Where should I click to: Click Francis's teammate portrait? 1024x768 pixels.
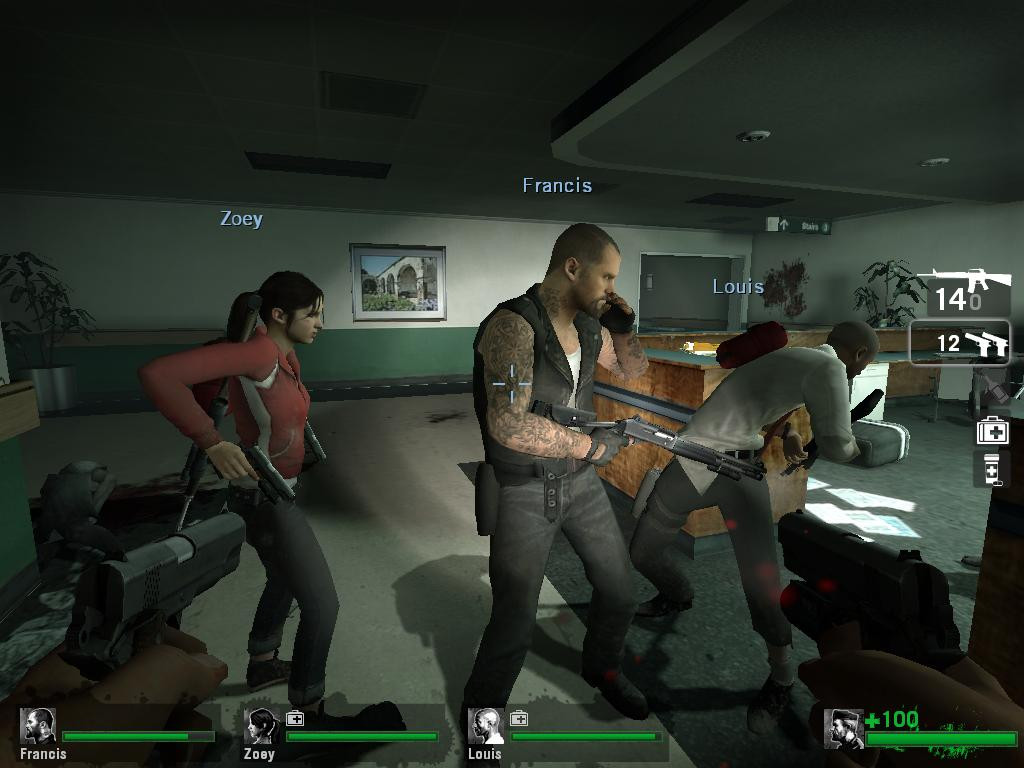tap(39, 726)
